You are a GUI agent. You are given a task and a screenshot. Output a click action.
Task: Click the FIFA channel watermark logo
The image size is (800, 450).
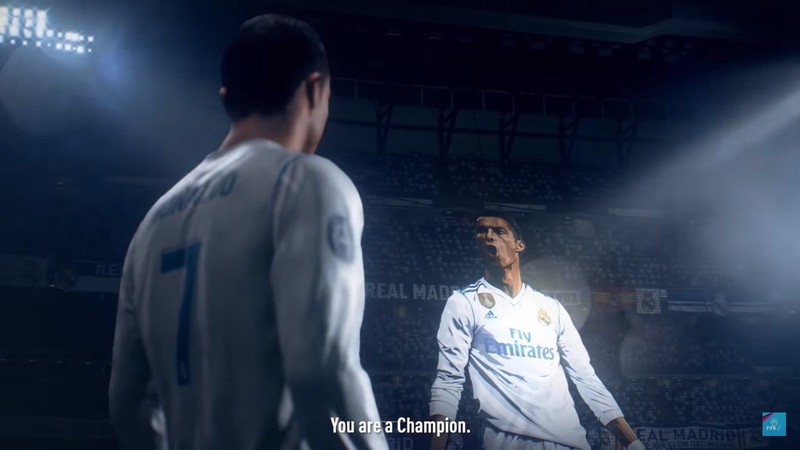point(774,423)
